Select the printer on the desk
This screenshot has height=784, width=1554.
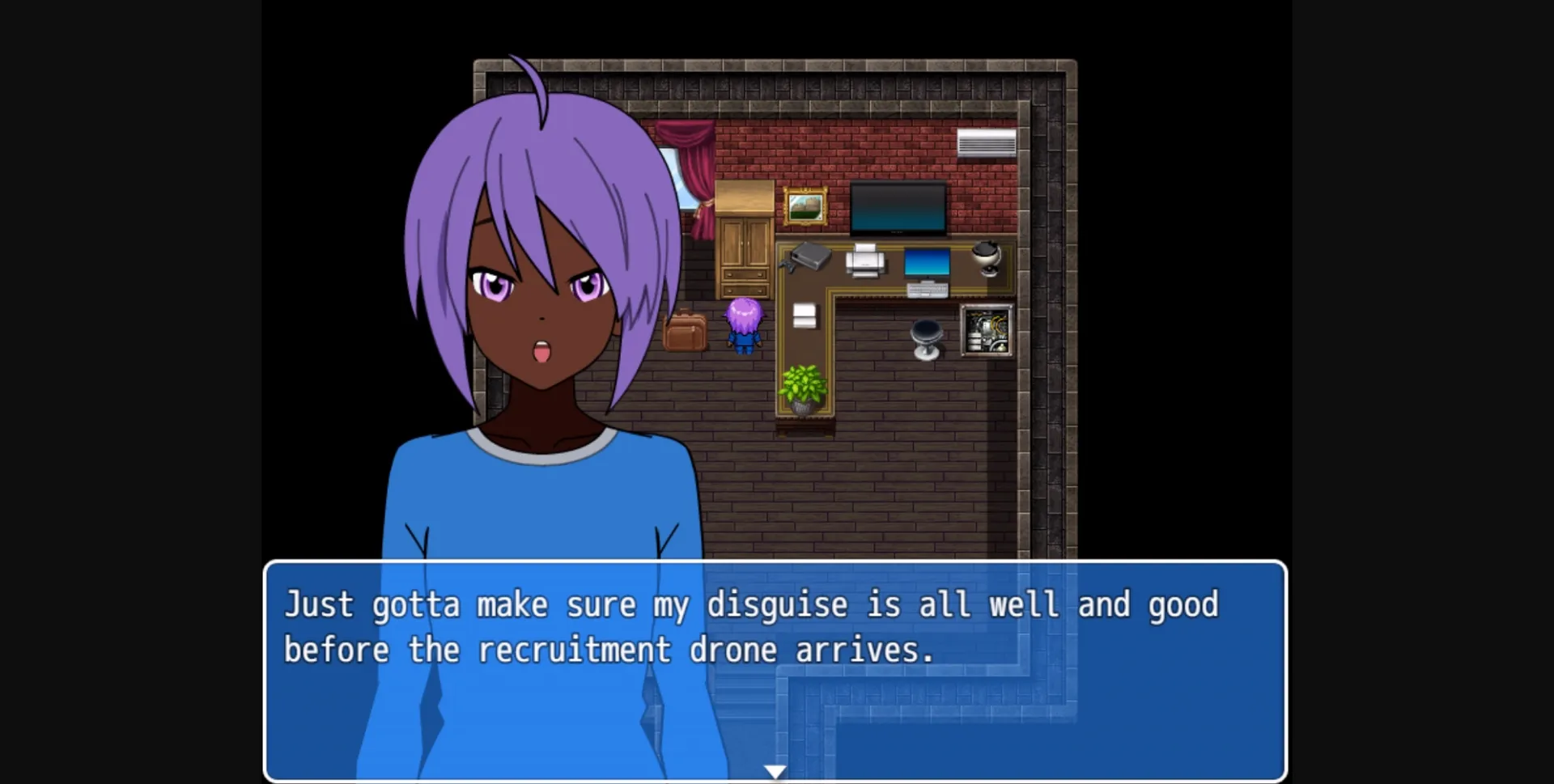pyautogui.click(x=865, y=261)
